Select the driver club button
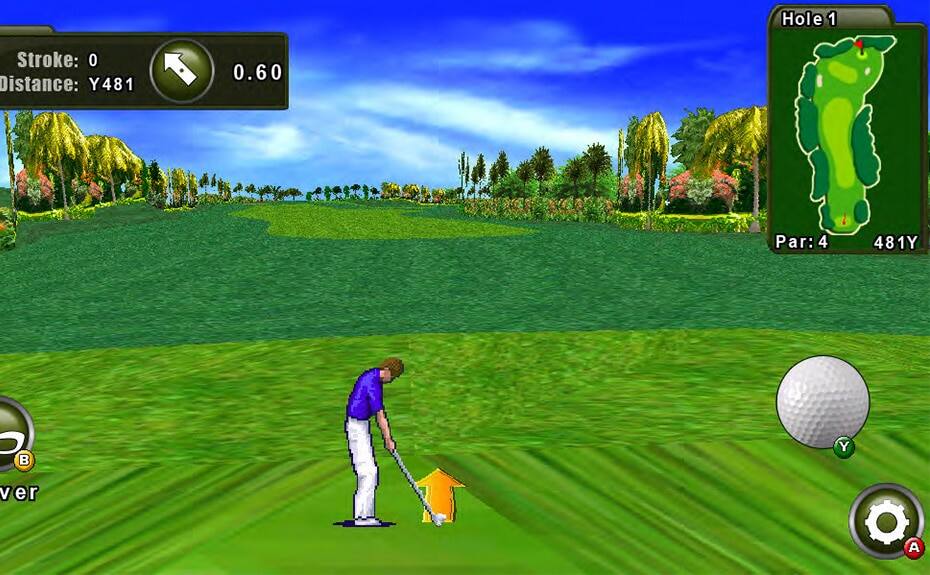Viewport: 930px width, 575px height. (x=12, y=435)
